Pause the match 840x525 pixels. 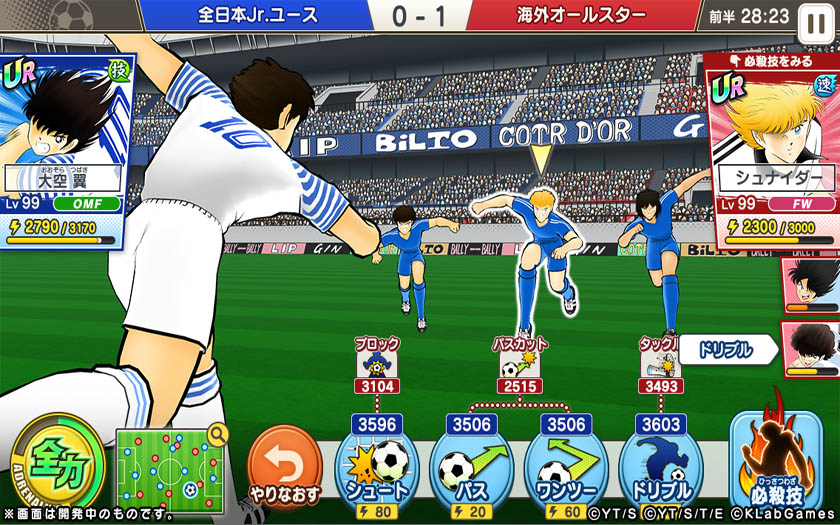pos(812,16)
